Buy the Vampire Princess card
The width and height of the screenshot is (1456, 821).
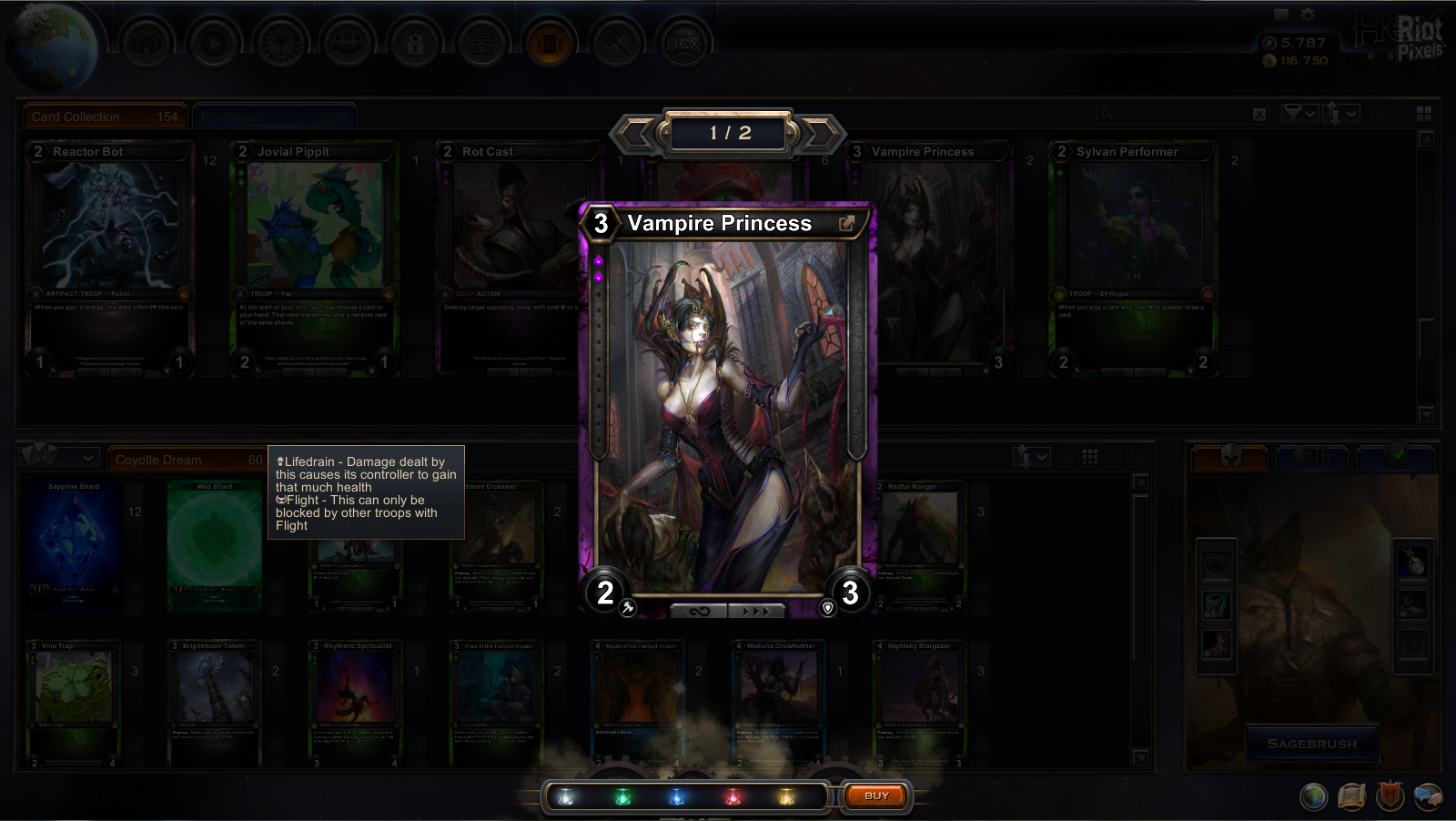875,796
